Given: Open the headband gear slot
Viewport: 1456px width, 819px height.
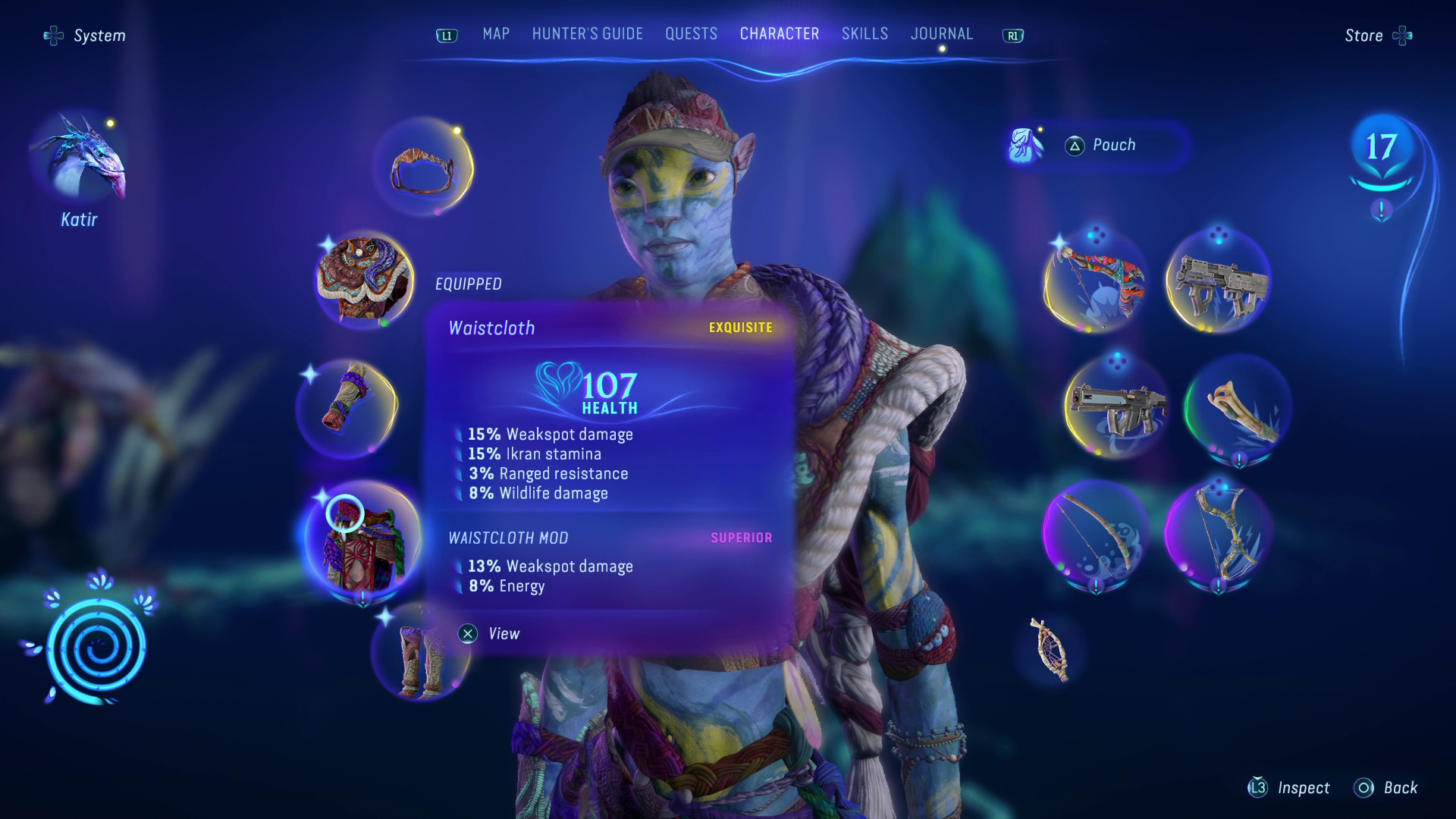Looking at the screenshot, I should [423, 168].
